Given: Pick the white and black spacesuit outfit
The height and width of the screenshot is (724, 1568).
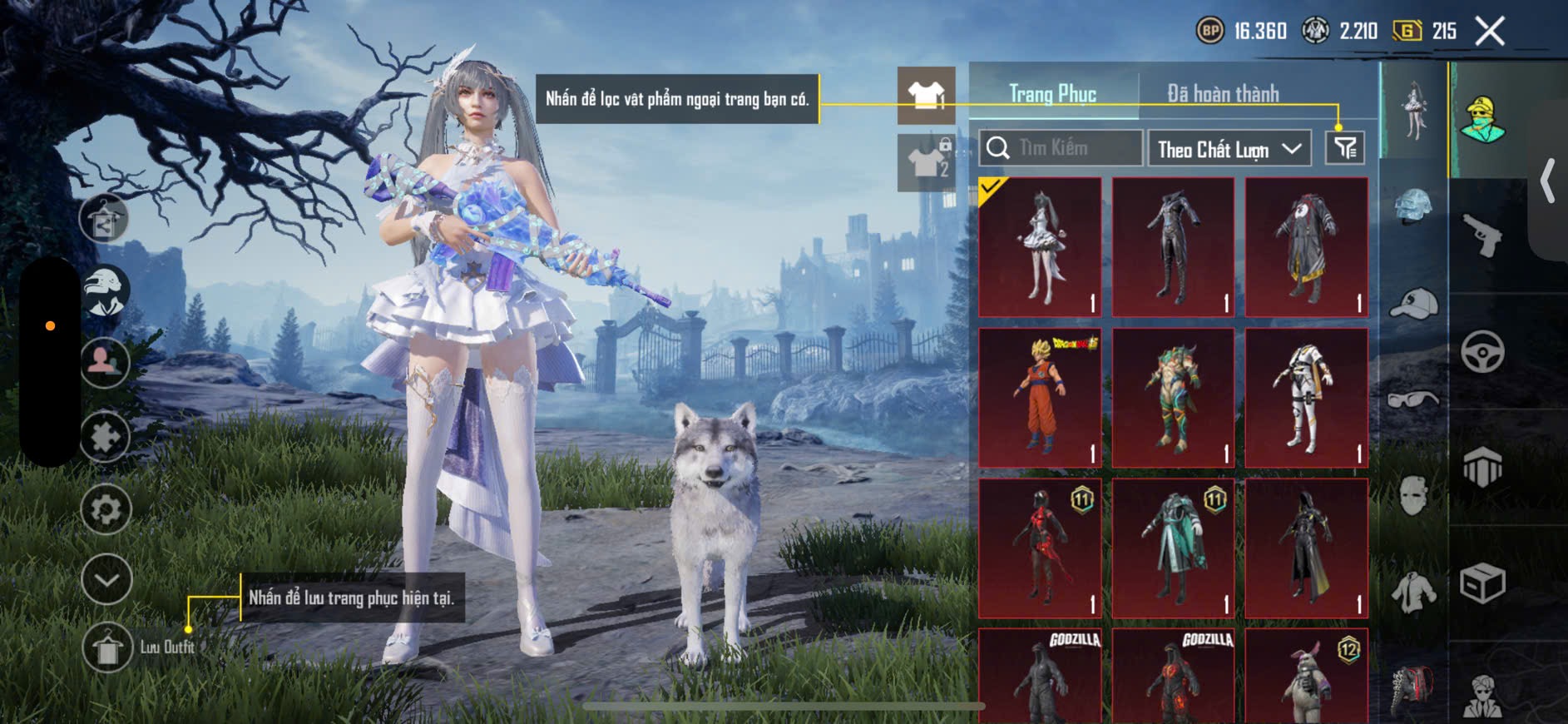Looking at the screenshot, I should (x=1306, y=398).
